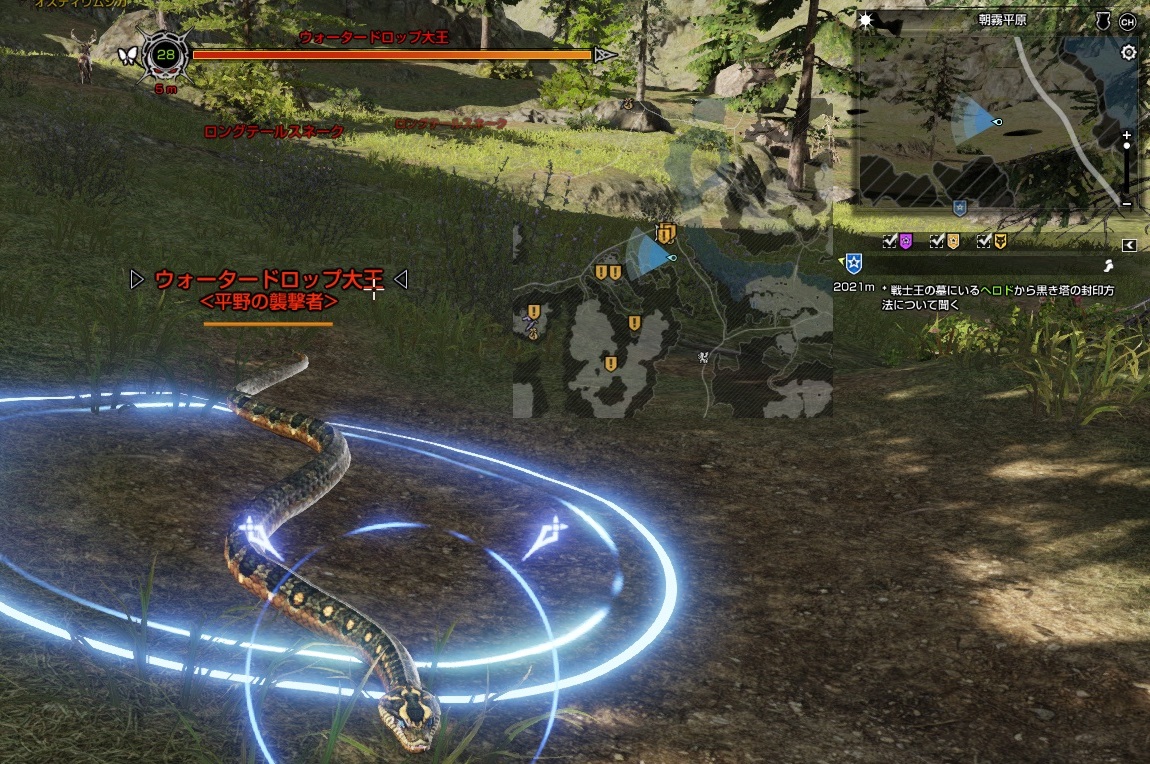This screenshot has height=764, width=1150.
Task: Select the blue star main quest icon
Action: click(854, 263)
